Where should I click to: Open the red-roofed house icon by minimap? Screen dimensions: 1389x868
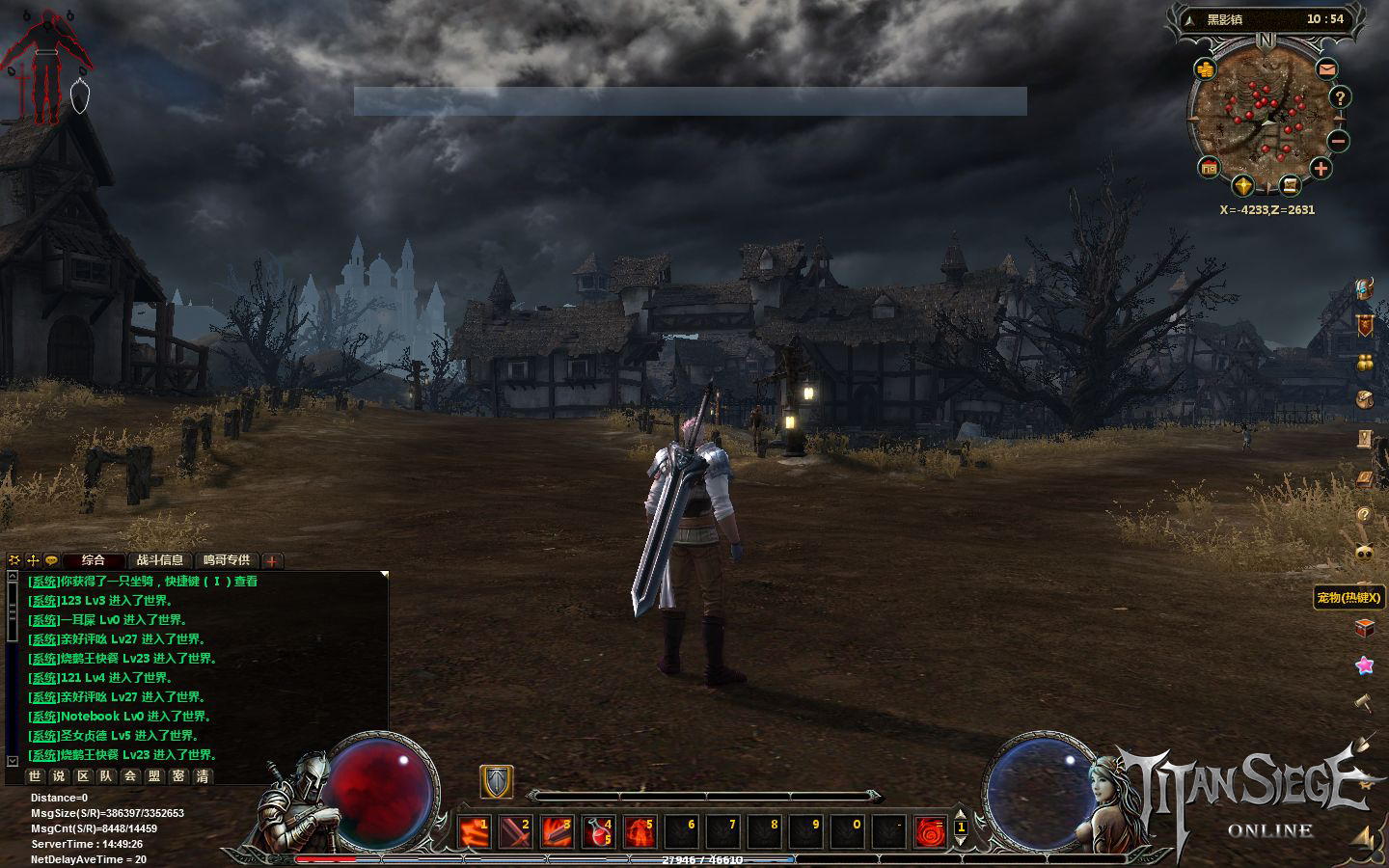pyautogui.click(x=1209, y=168)
